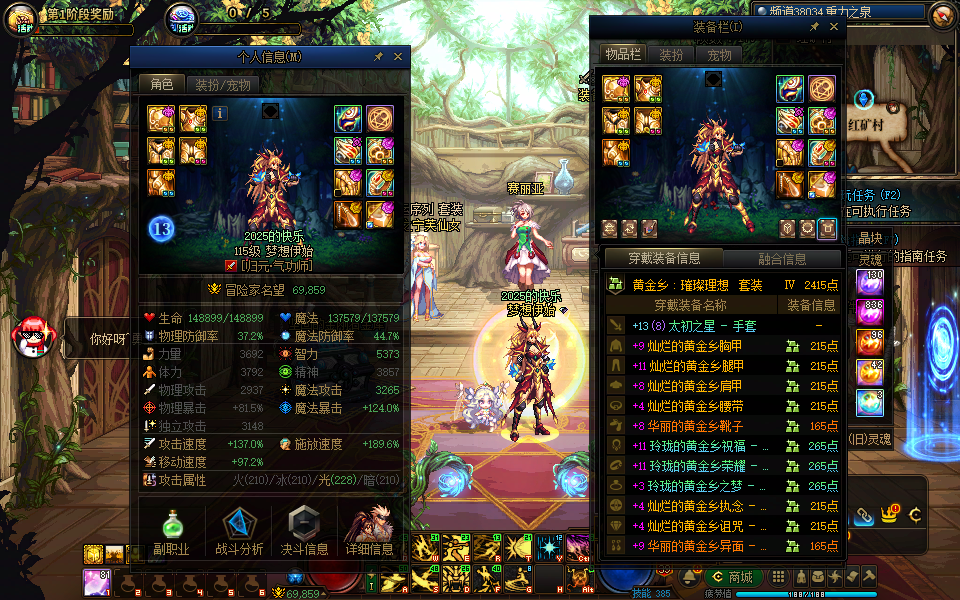Close the 个人信息 character info window
960x600 pixels.
(398, 57)
